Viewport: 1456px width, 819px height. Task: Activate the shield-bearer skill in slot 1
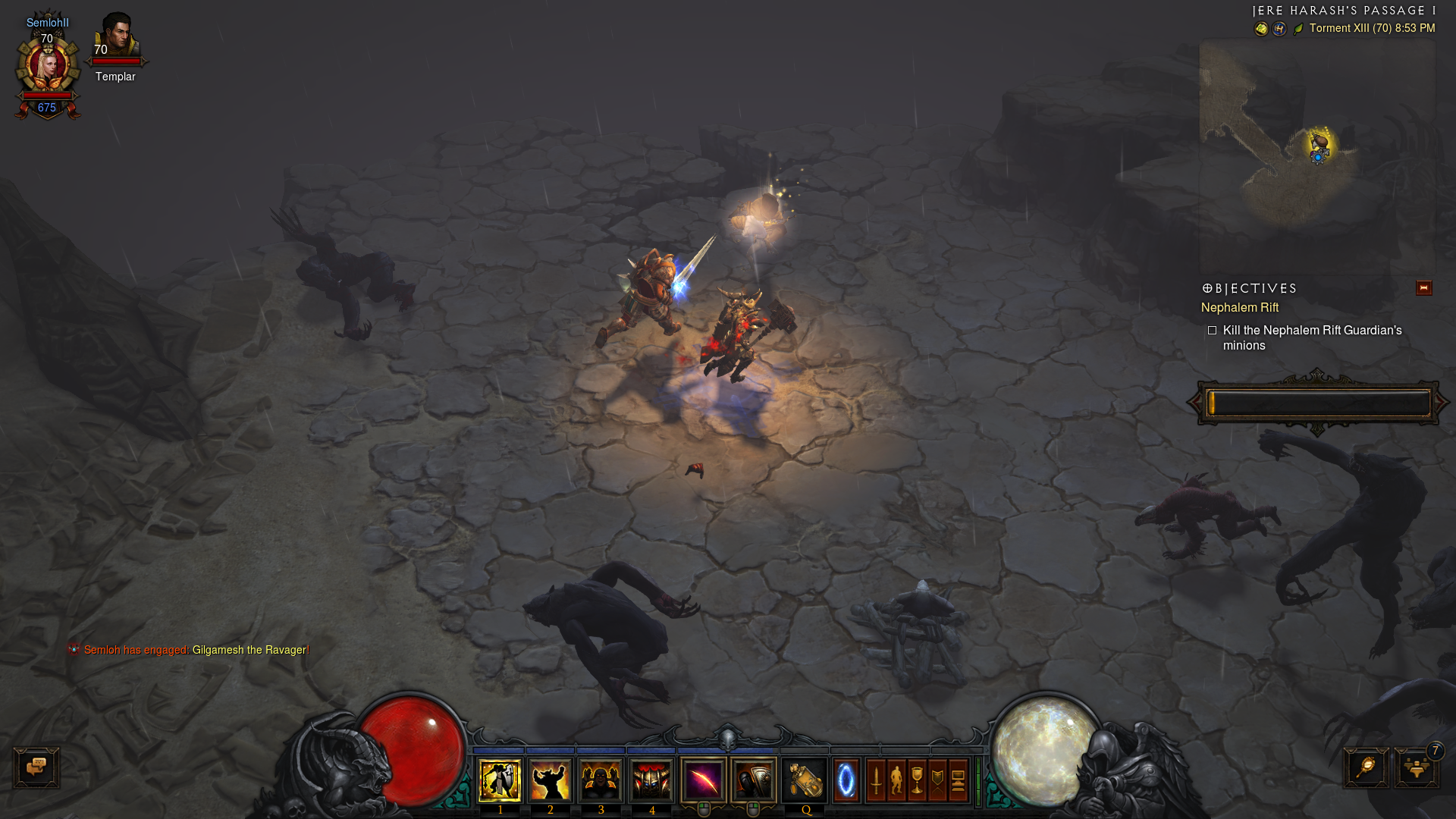500,780
